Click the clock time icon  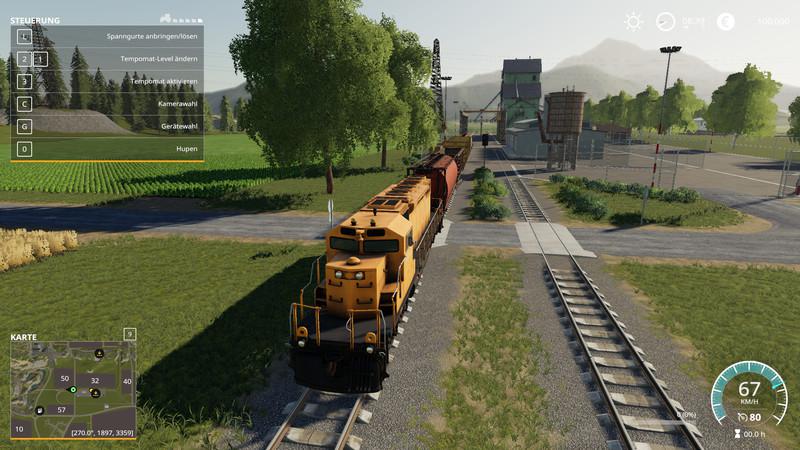point(665,21)
